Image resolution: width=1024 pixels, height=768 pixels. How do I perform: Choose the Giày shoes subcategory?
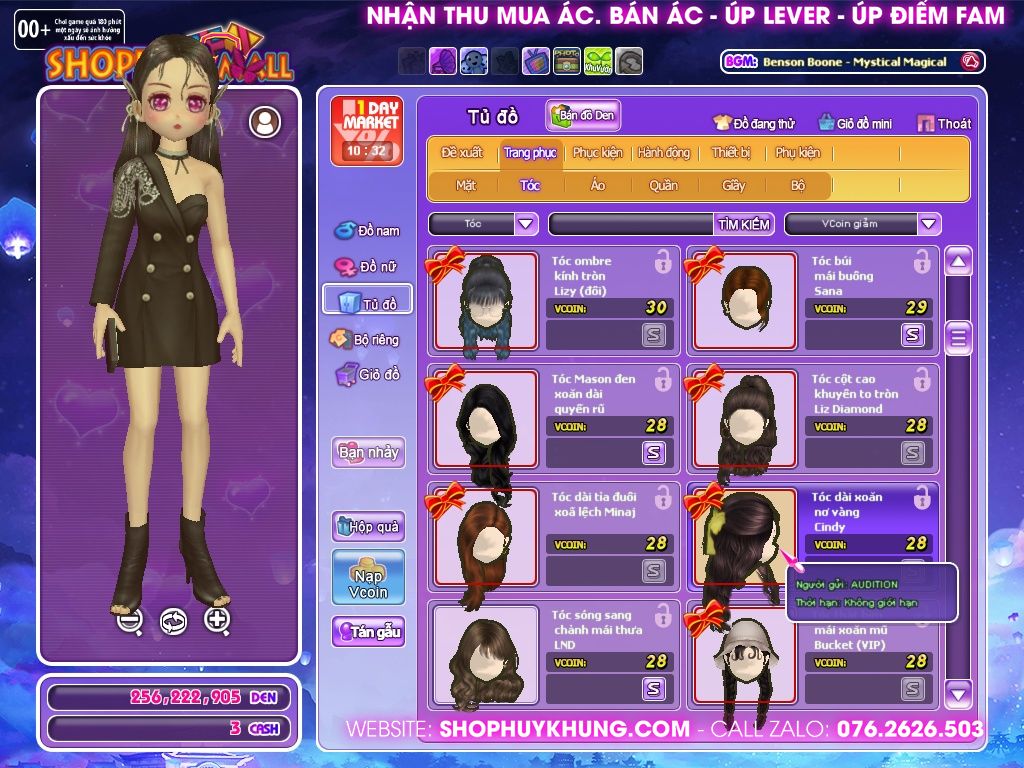coord(734,185)
